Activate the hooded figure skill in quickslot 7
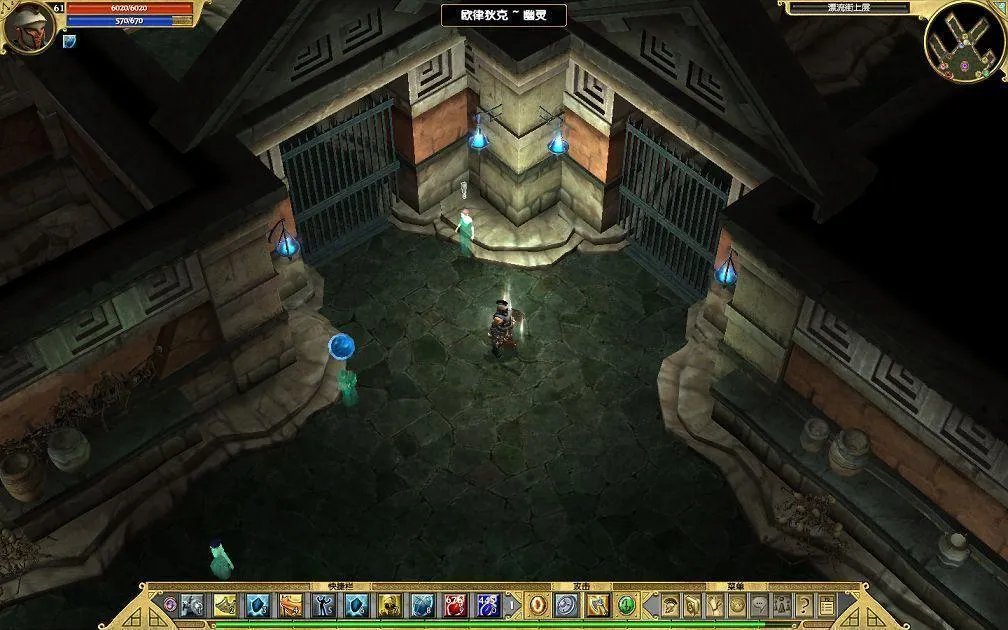 (390, 605)
